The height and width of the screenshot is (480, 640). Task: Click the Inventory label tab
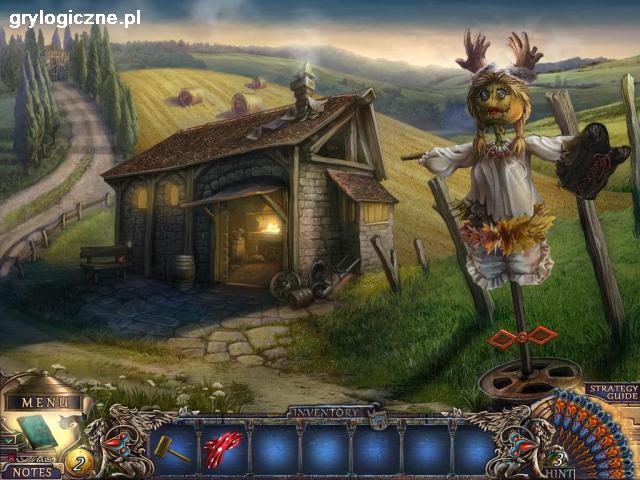[x=327, y=411]
